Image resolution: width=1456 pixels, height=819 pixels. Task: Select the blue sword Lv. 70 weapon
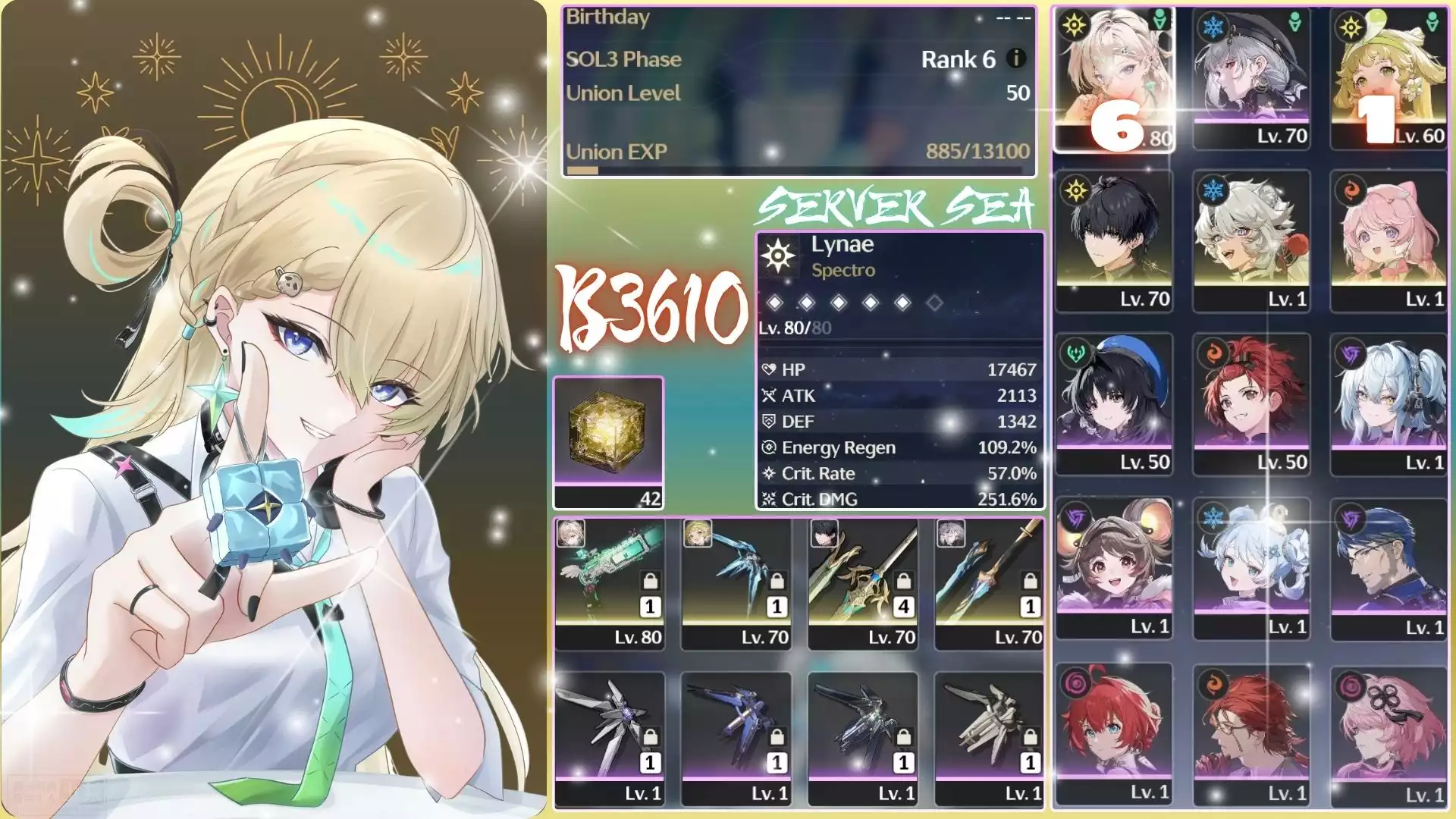coord(990,583)
